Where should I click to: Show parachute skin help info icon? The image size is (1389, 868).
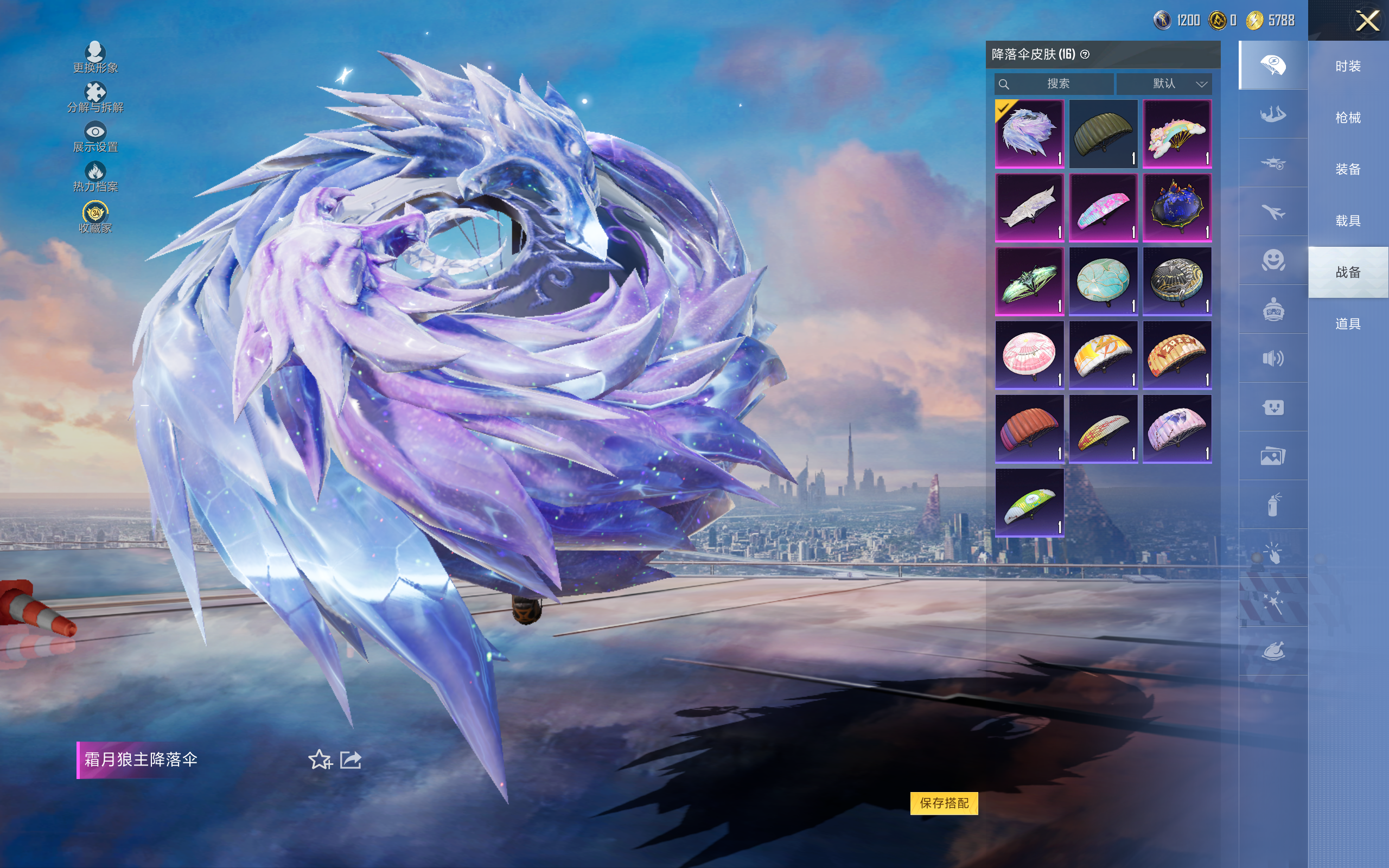pyautogui.click(x=1085, y=55)
